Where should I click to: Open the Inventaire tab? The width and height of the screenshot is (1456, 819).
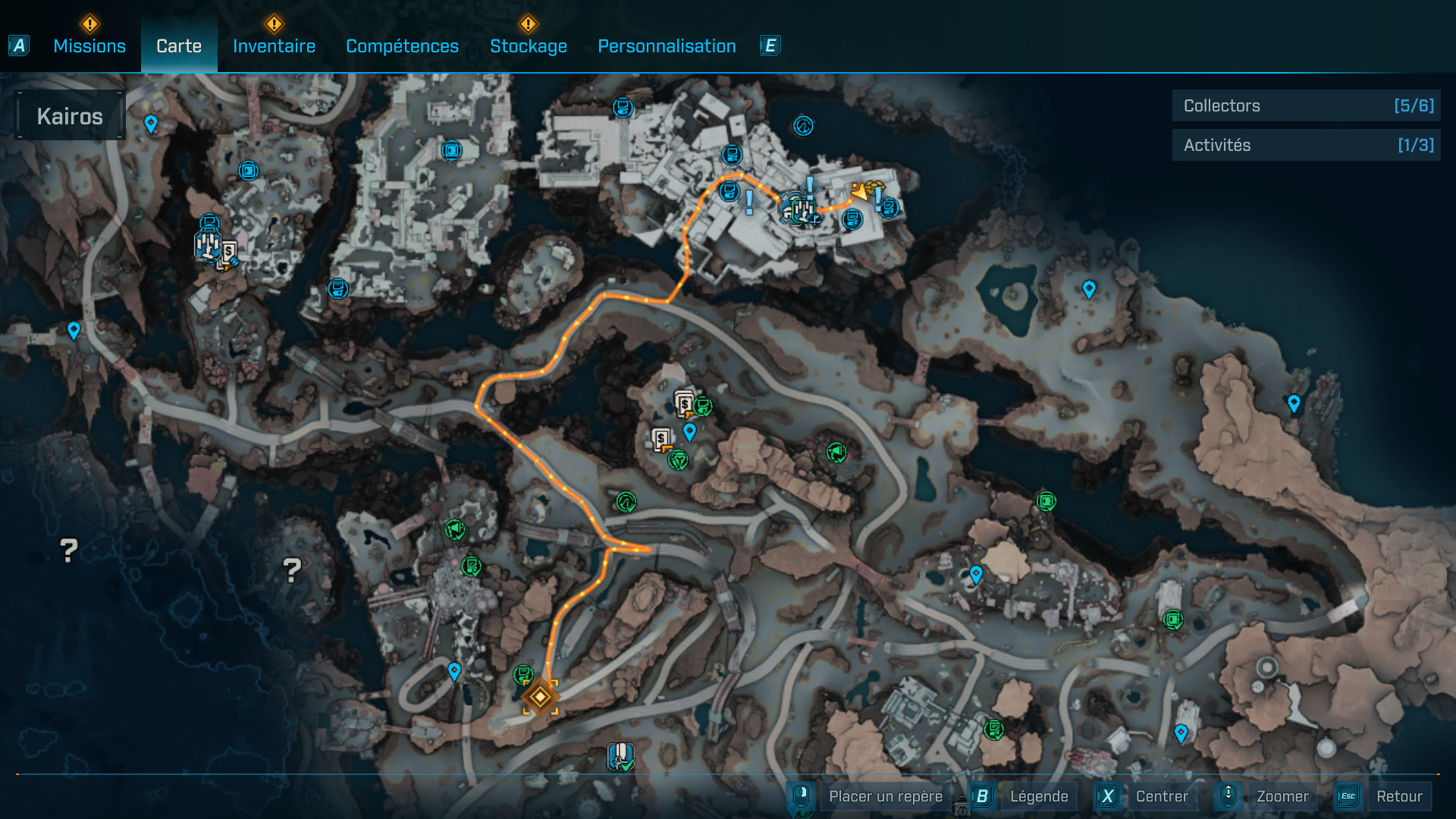(274, 46)
